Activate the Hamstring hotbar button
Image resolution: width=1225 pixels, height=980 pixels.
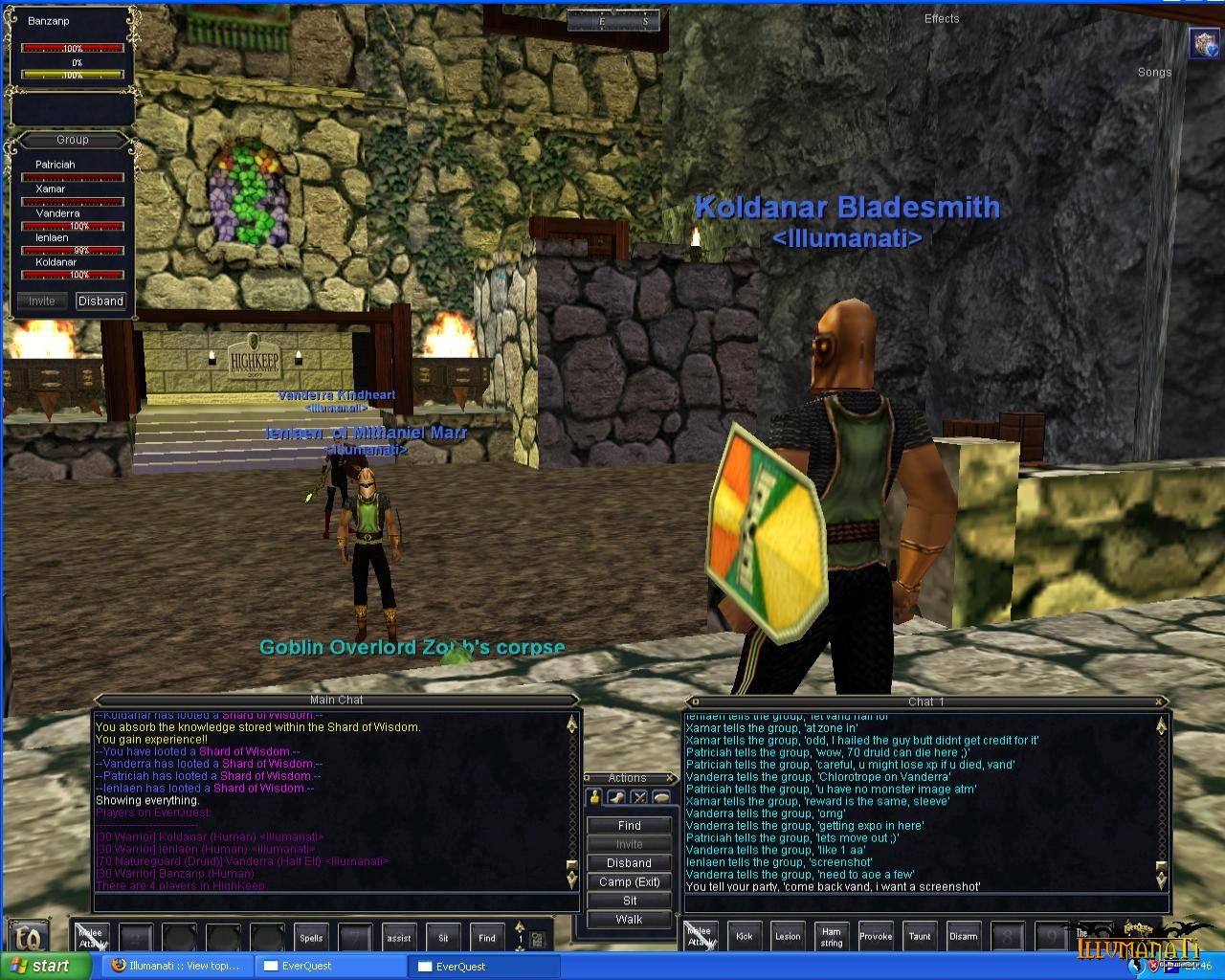coord(832,937)
